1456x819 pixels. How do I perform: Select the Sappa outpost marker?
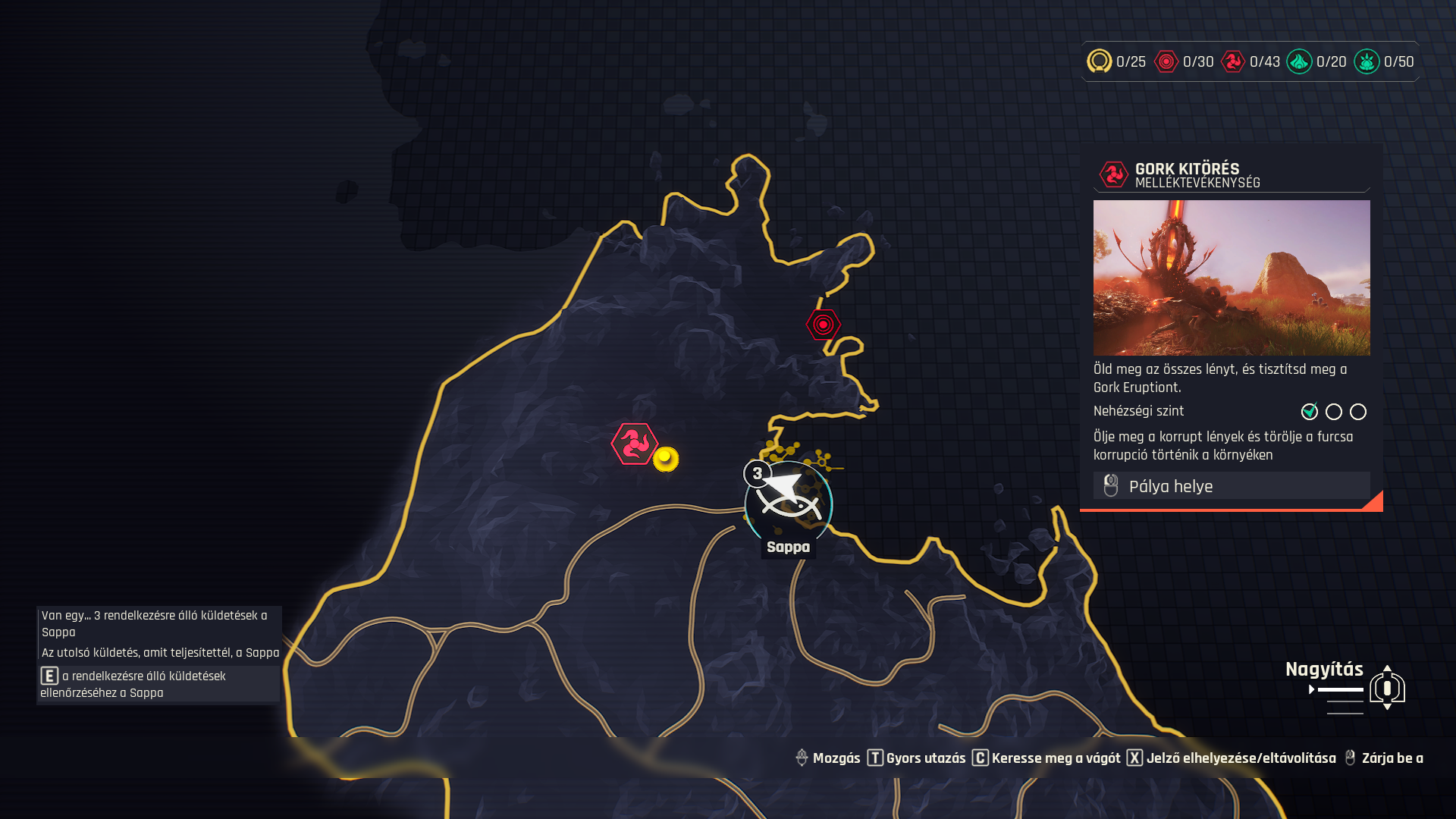tap(789, 504)
